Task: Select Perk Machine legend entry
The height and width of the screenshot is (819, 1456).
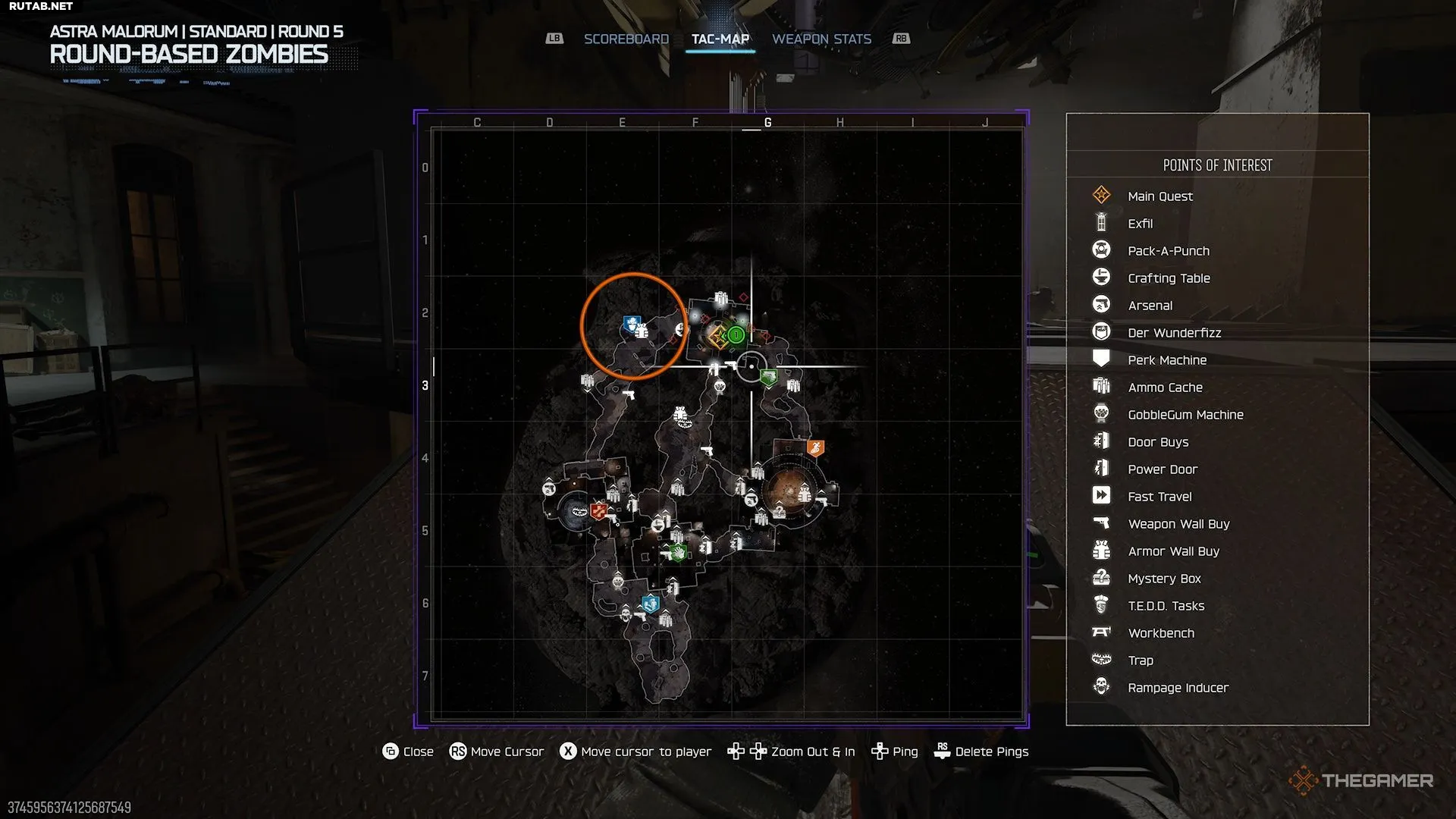Action: click(1166, 360)
